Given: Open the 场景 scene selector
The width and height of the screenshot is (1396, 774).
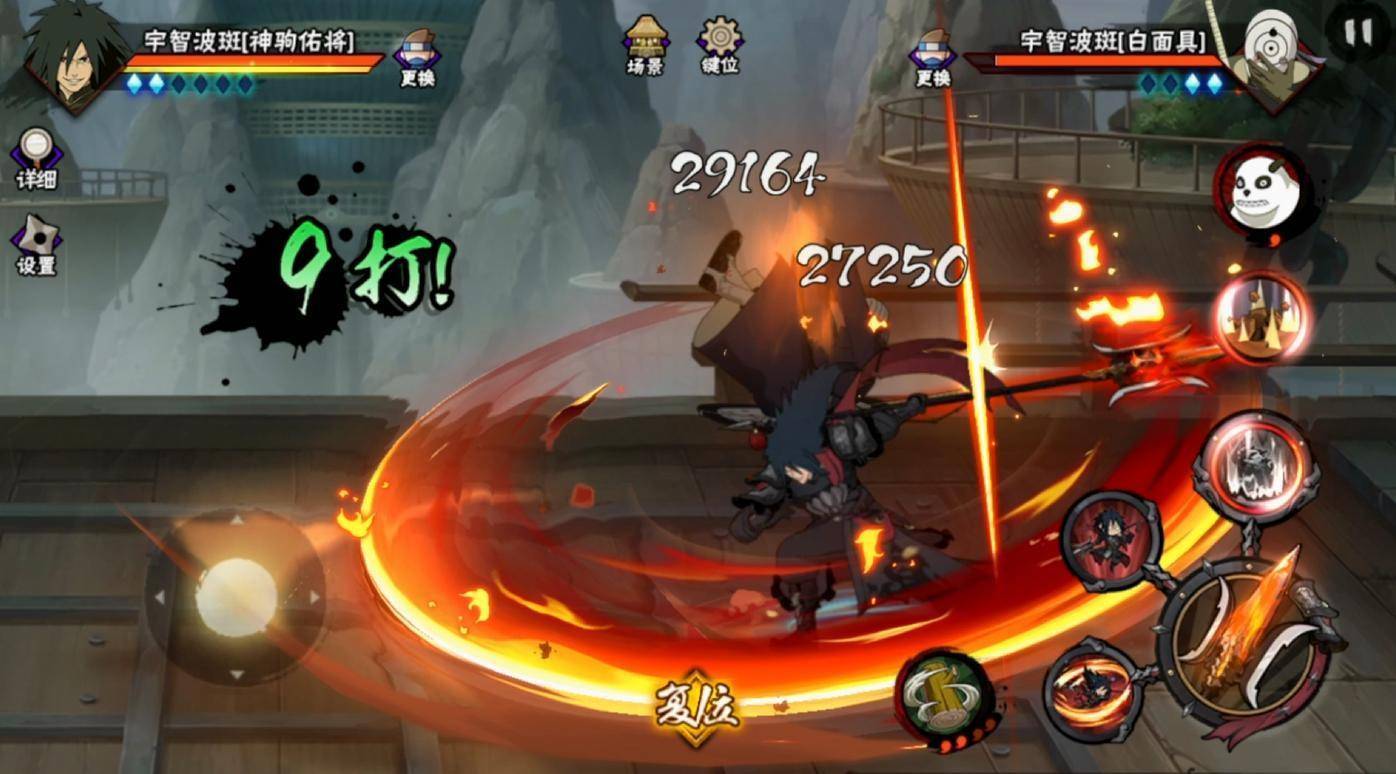Looking at the screenshot, I should click(x=645, y=45).
